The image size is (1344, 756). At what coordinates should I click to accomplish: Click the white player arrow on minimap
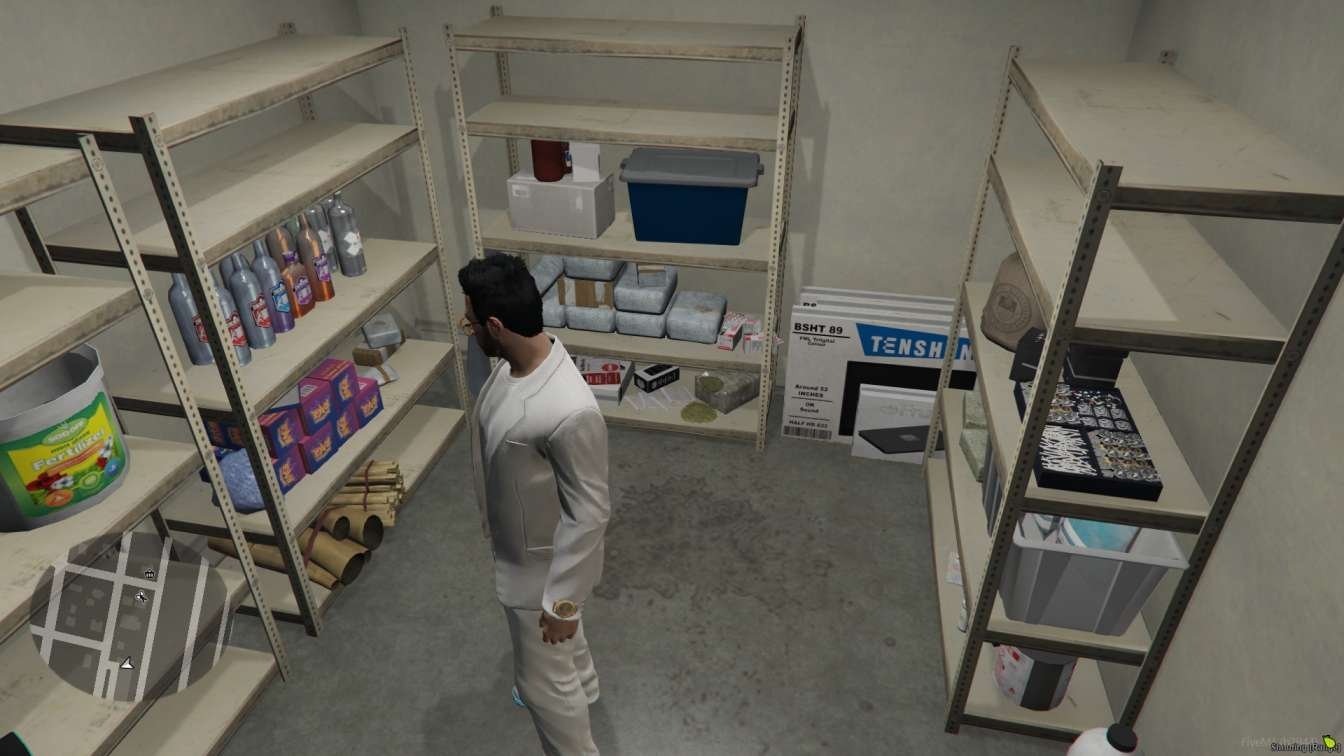pyautogui.click(x=127, y=662)
